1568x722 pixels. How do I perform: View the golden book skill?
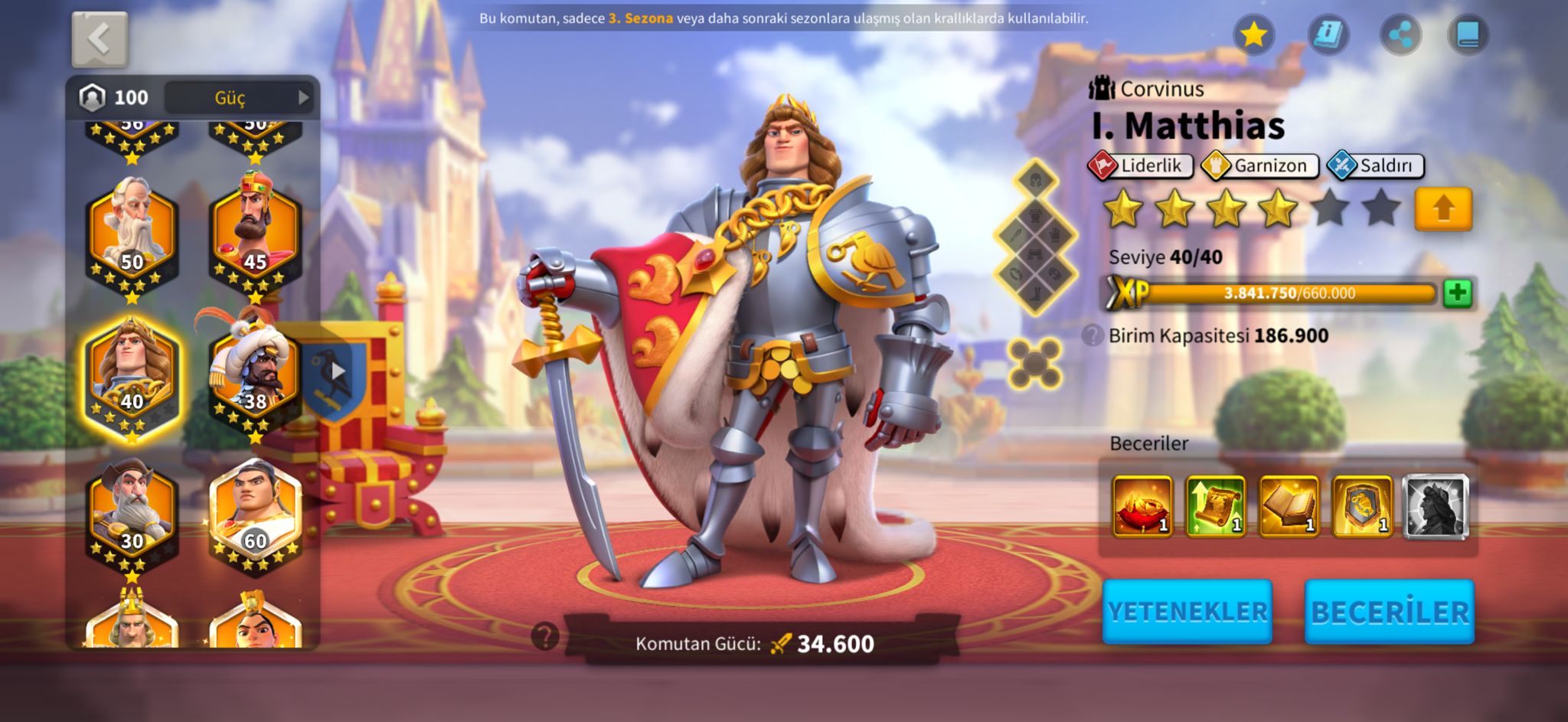tap(1289, 506)
